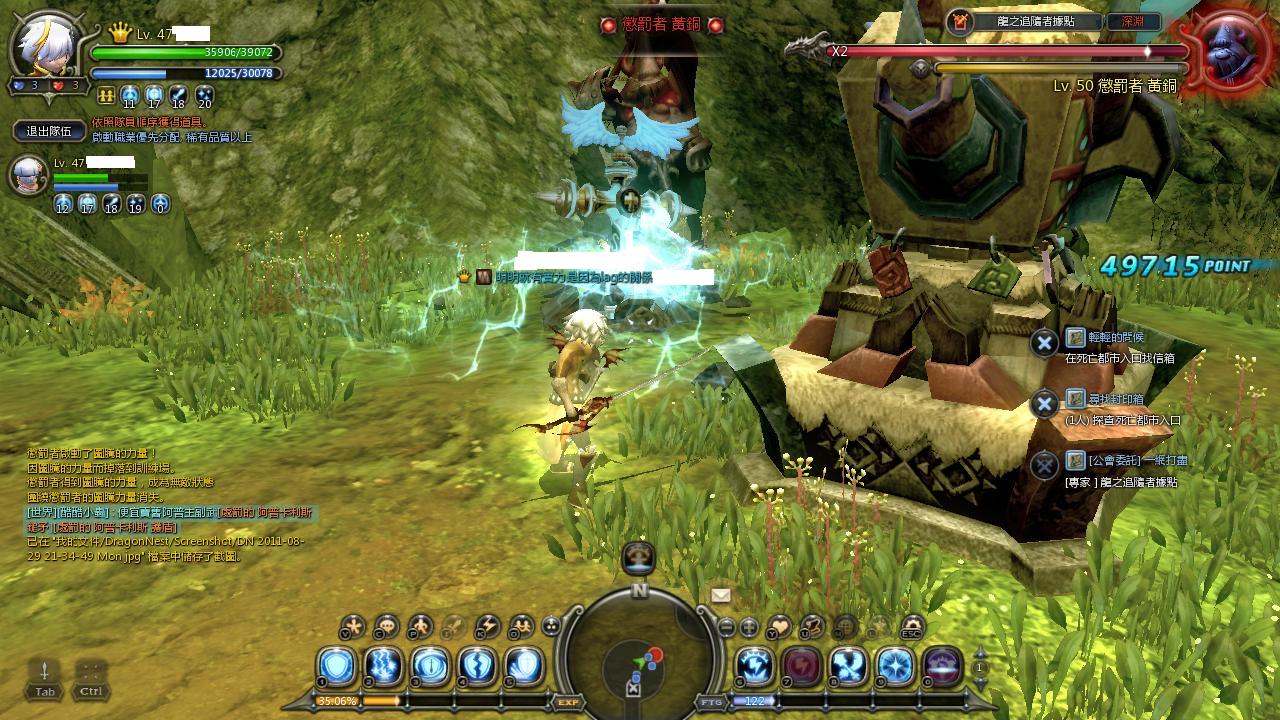Activate the light burst skill in slot 9
This screenshot has height=720, width=1280.
[x=896, y=666]
